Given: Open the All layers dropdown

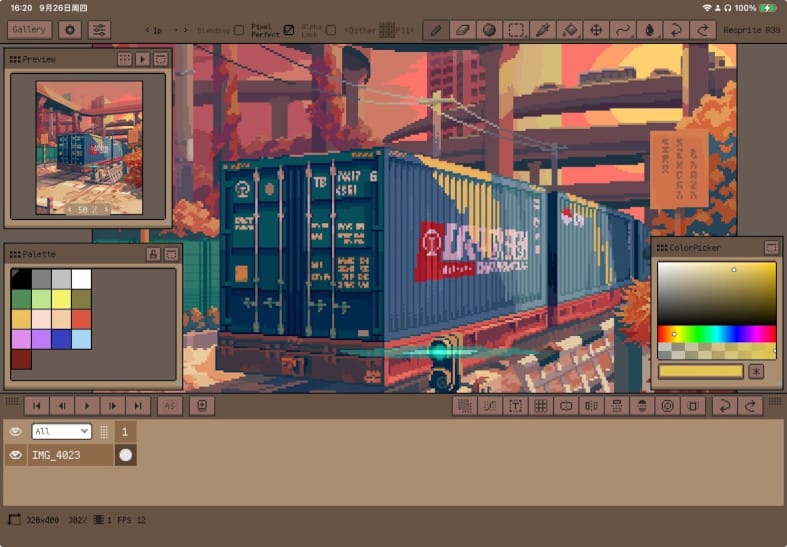Looking at the screenshot, I should pos(61,432).
